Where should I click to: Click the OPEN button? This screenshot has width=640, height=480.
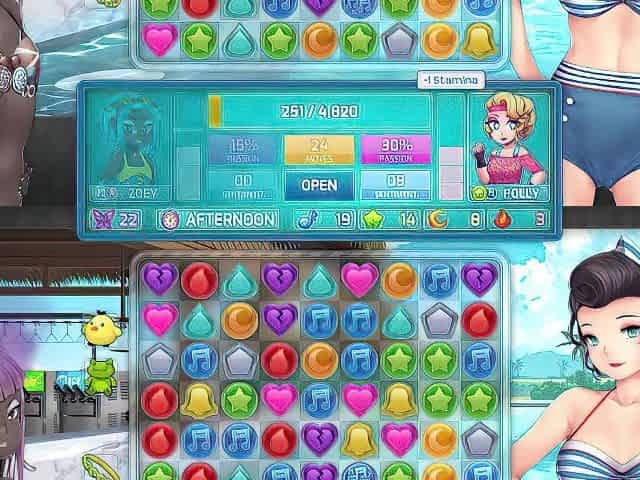(x=319, y=185)
